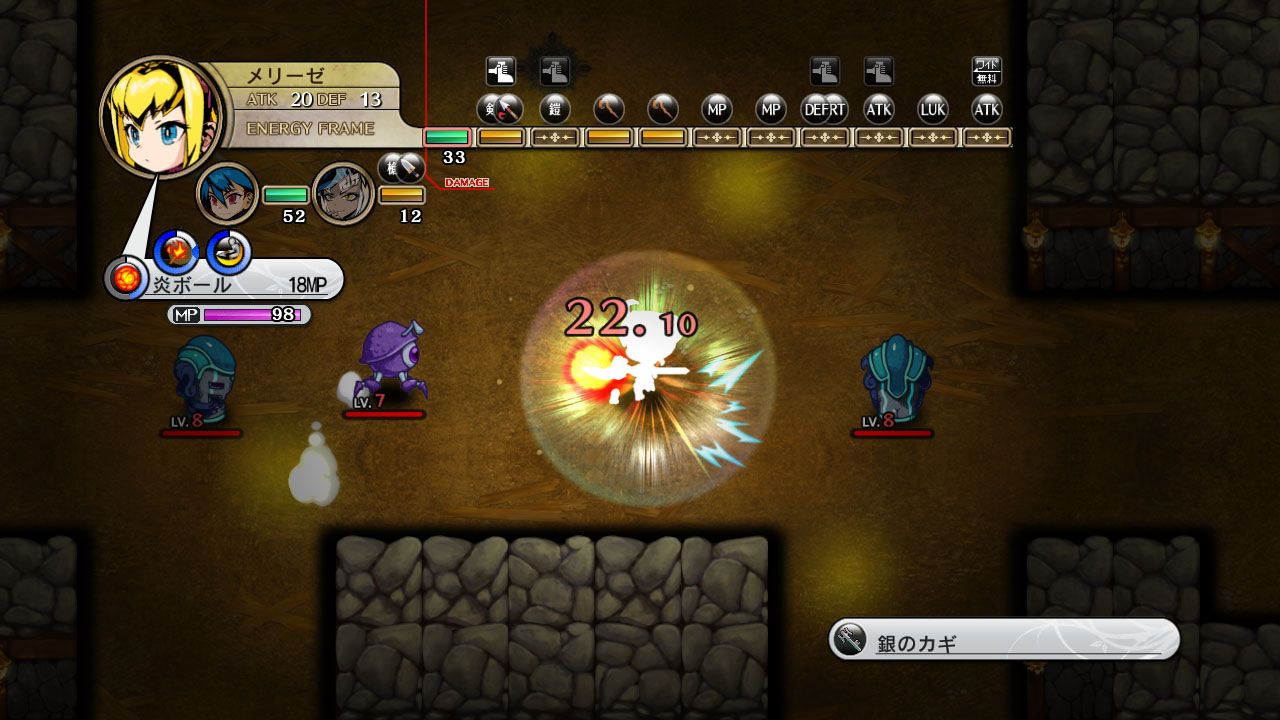
Task: Click the lightning skill orb beside the fire skill
Action: [x=228, y=251]
